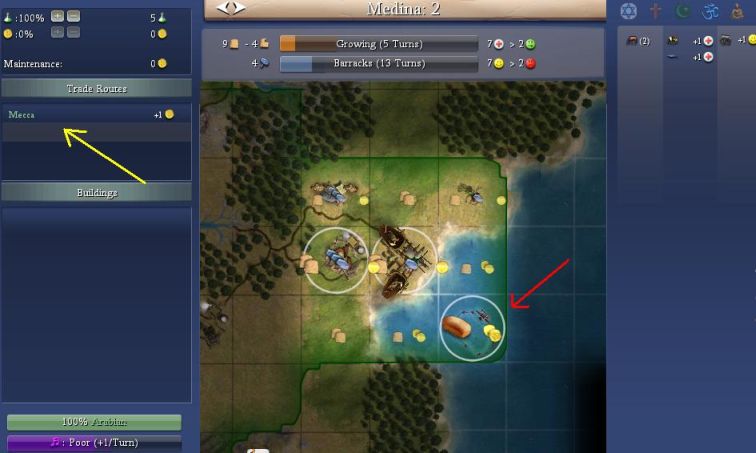Viewport: 756px width, 453px height.
Task: Click the 100% Arabian nationality bar
Action: (94, 422)
